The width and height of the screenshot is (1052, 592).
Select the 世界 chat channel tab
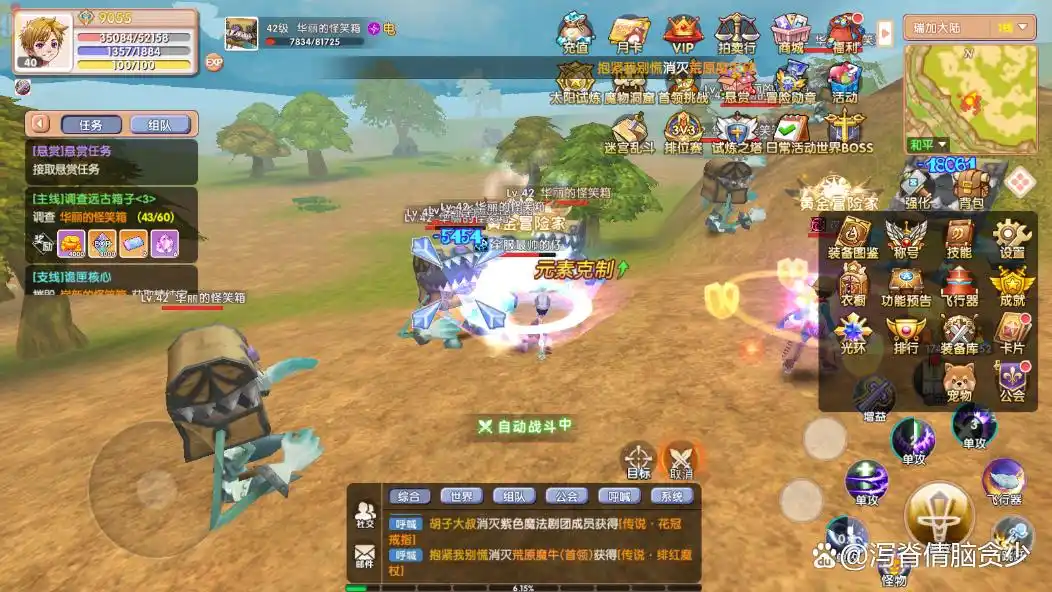[461, 496]
